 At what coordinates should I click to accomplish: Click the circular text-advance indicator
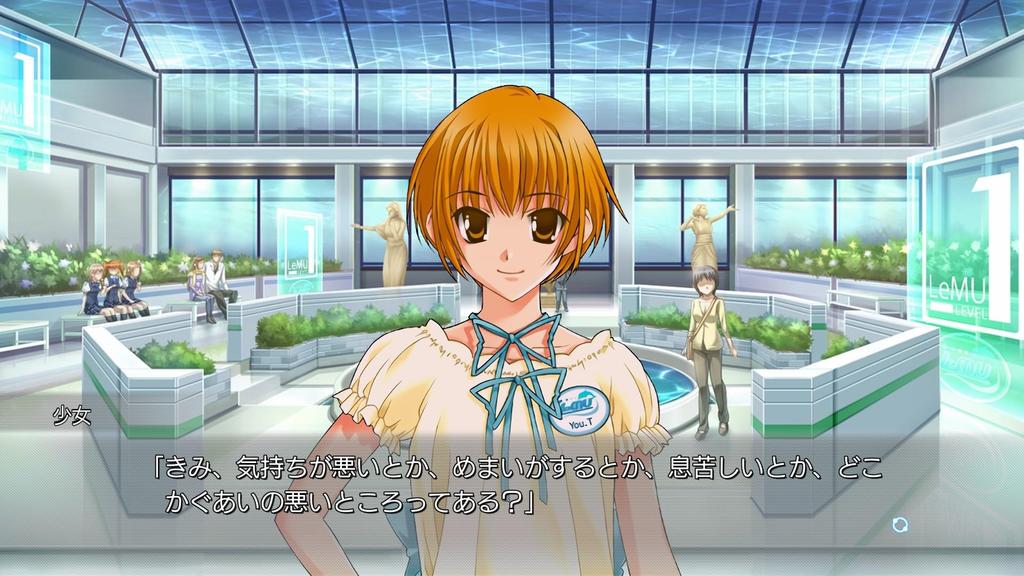coord(900,524)
